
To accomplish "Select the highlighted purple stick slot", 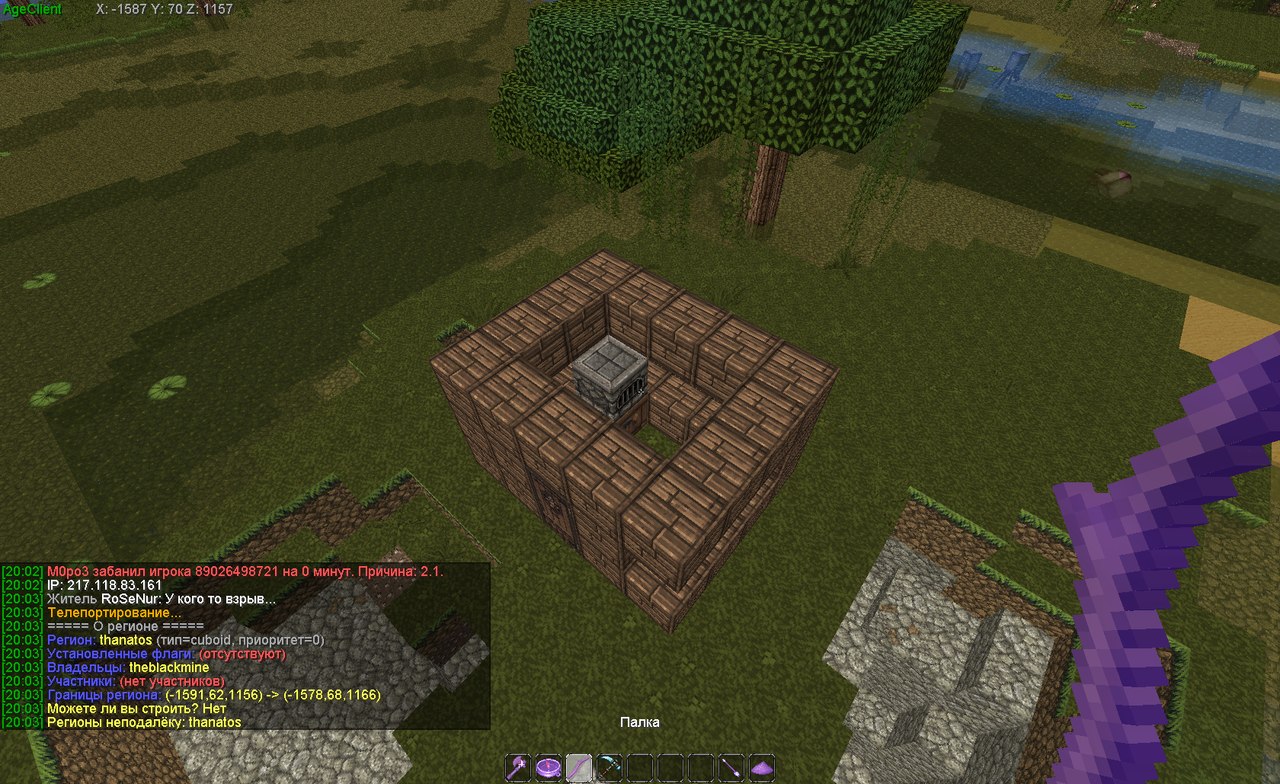I will [579, 768].
